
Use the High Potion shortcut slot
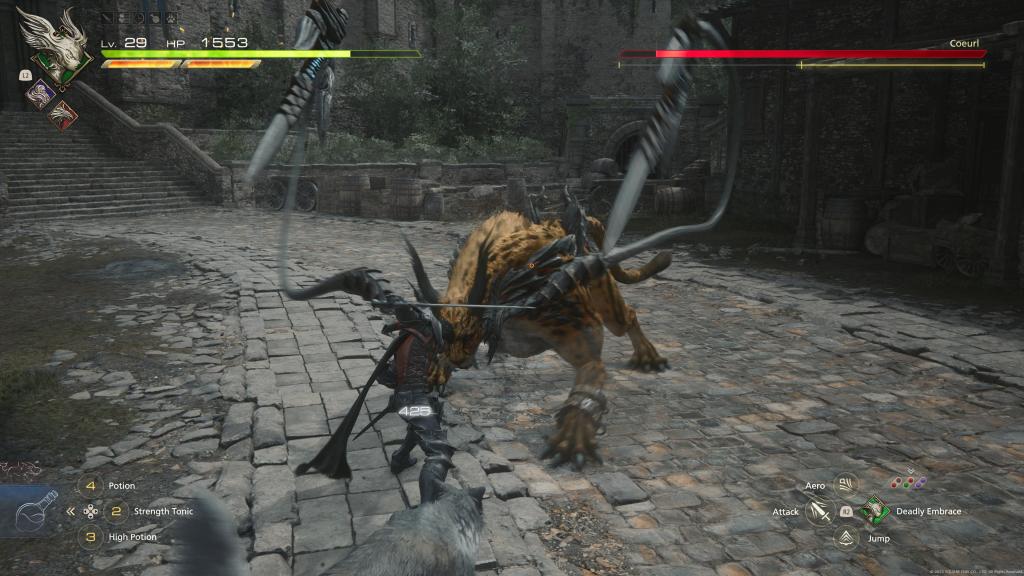[x=91, y=537]
